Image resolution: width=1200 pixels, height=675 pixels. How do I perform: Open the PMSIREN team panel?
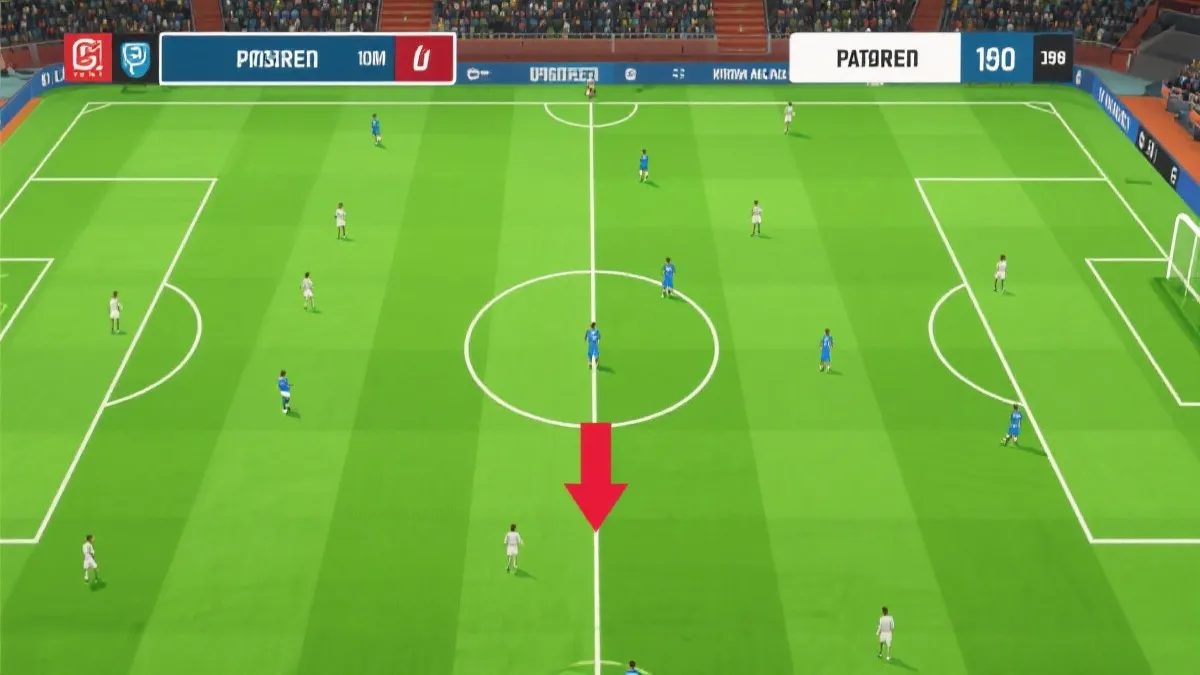click(278, 59)
